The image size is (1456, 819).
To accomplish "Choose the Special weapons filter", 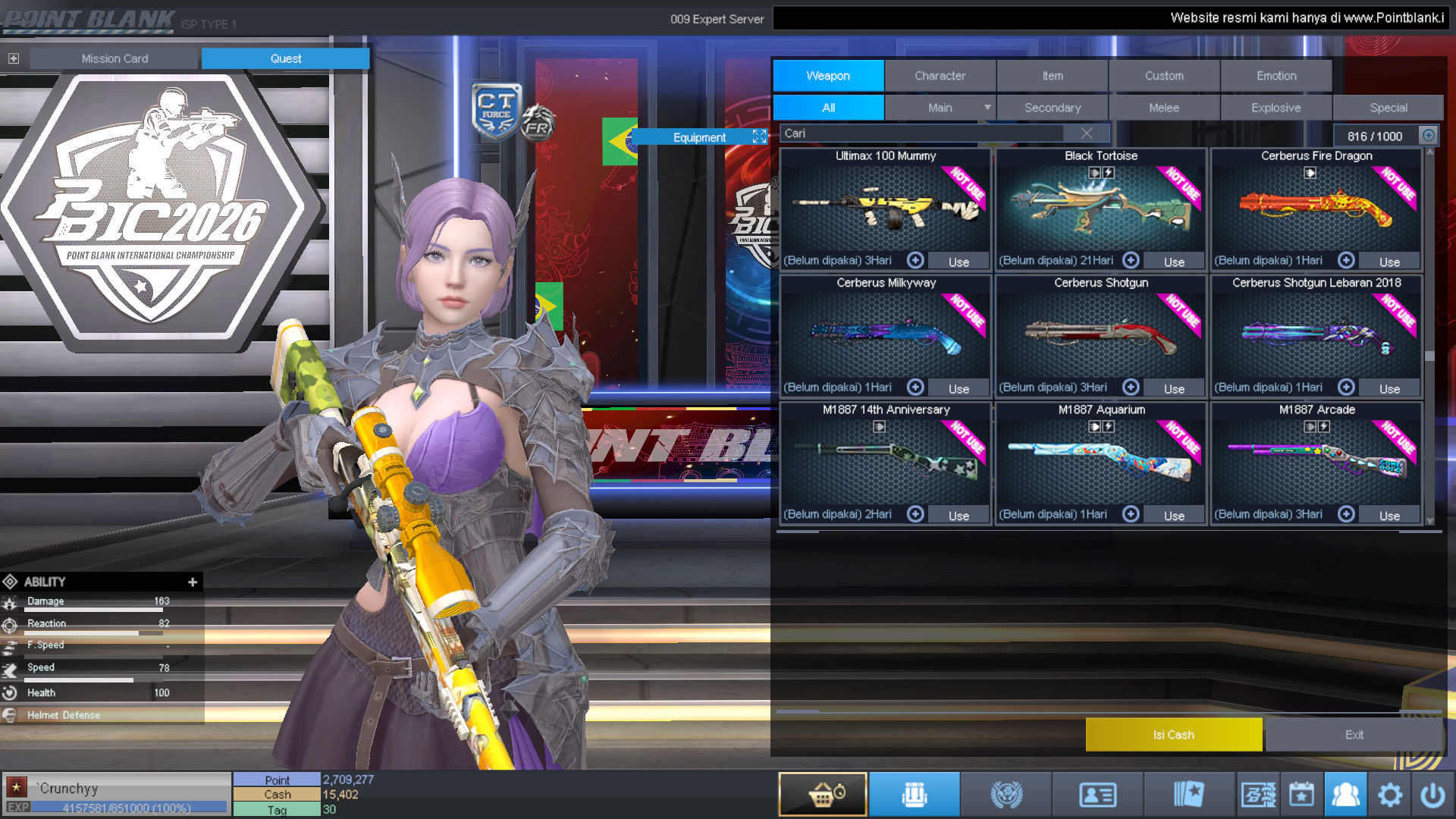I will point(1388,108).
